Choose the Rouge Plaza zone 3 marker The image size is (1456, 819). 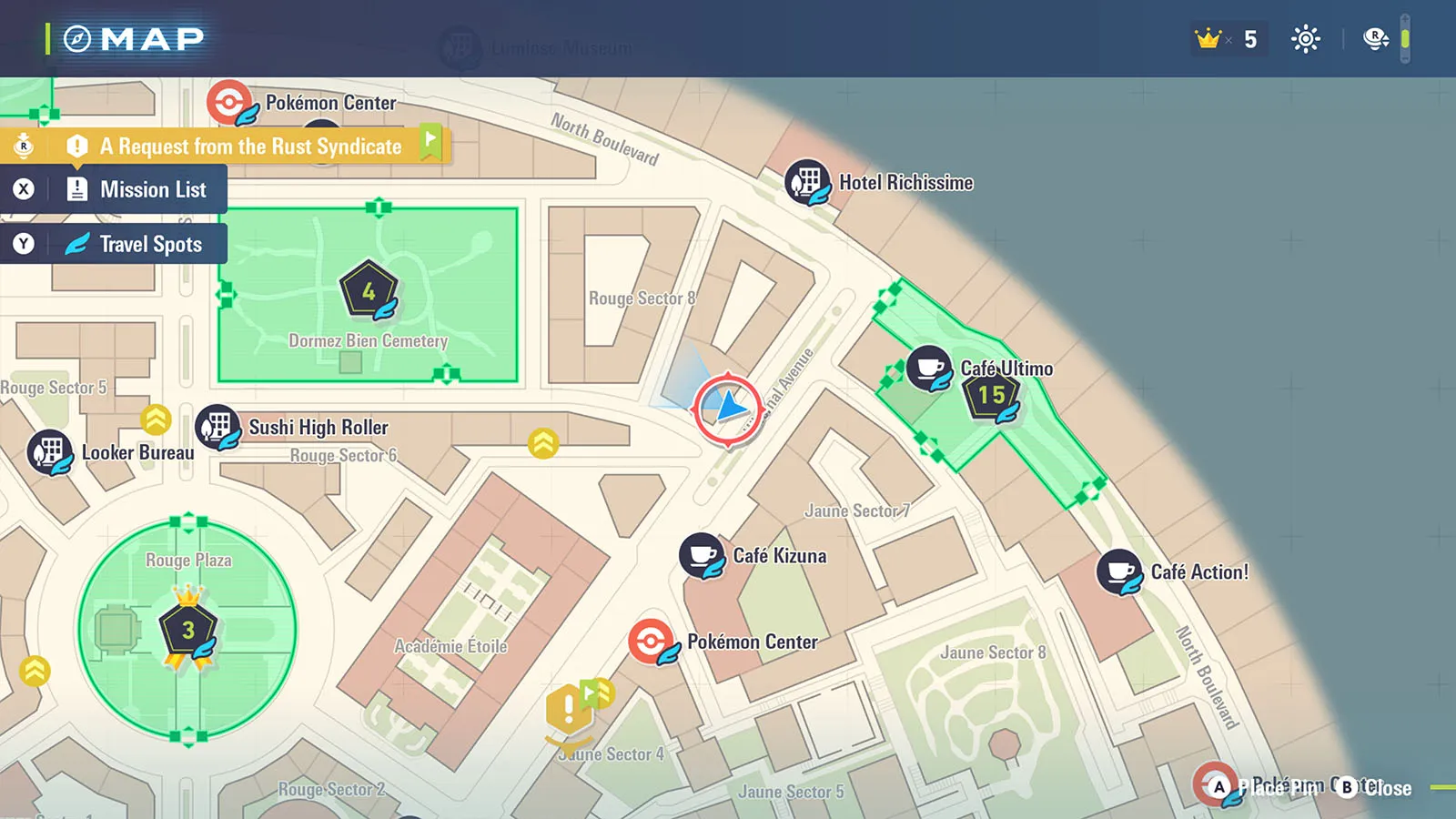click(x=188, y=630)
